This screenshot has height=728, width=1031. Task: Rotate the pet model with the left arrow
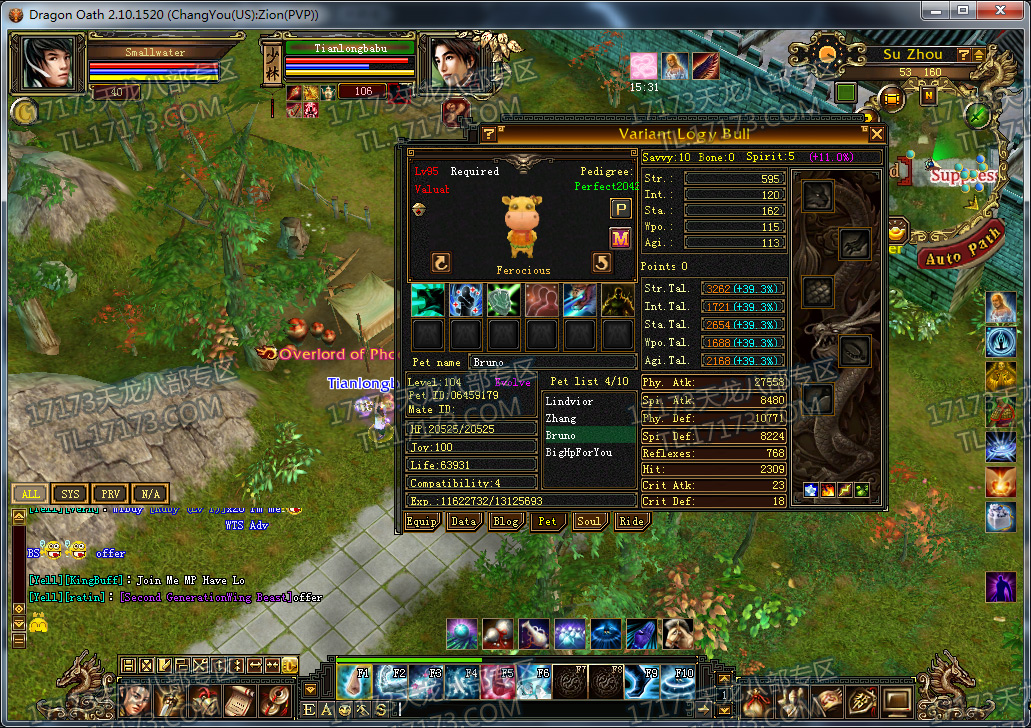point(441,262)
